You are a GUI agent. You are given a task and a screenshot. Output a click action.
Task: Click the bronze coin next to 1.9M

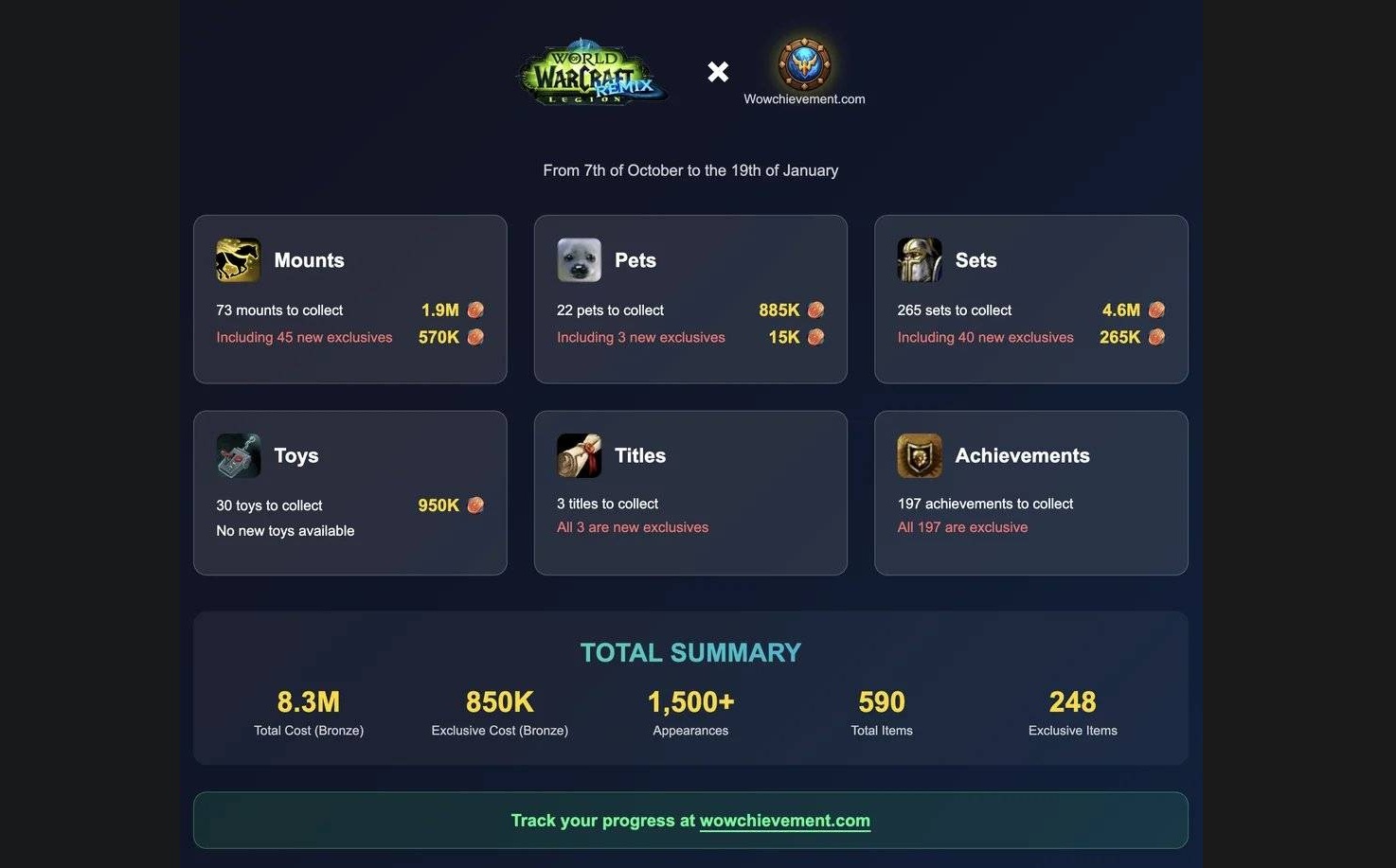point(474,310)
